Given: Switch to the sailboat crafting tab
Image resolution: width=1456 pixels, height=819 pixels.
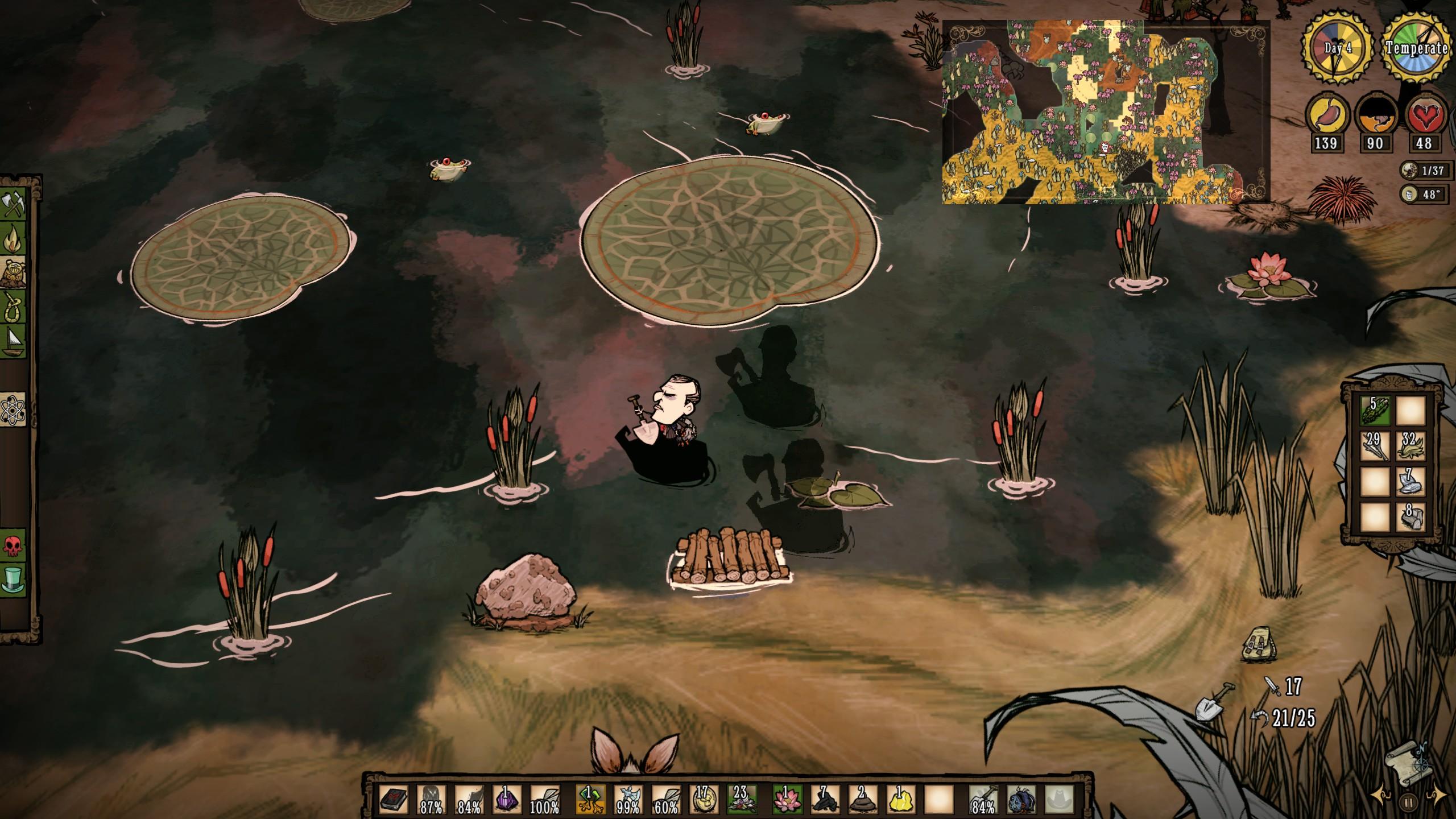Looking at the screenshot, I should pos(13,341).
